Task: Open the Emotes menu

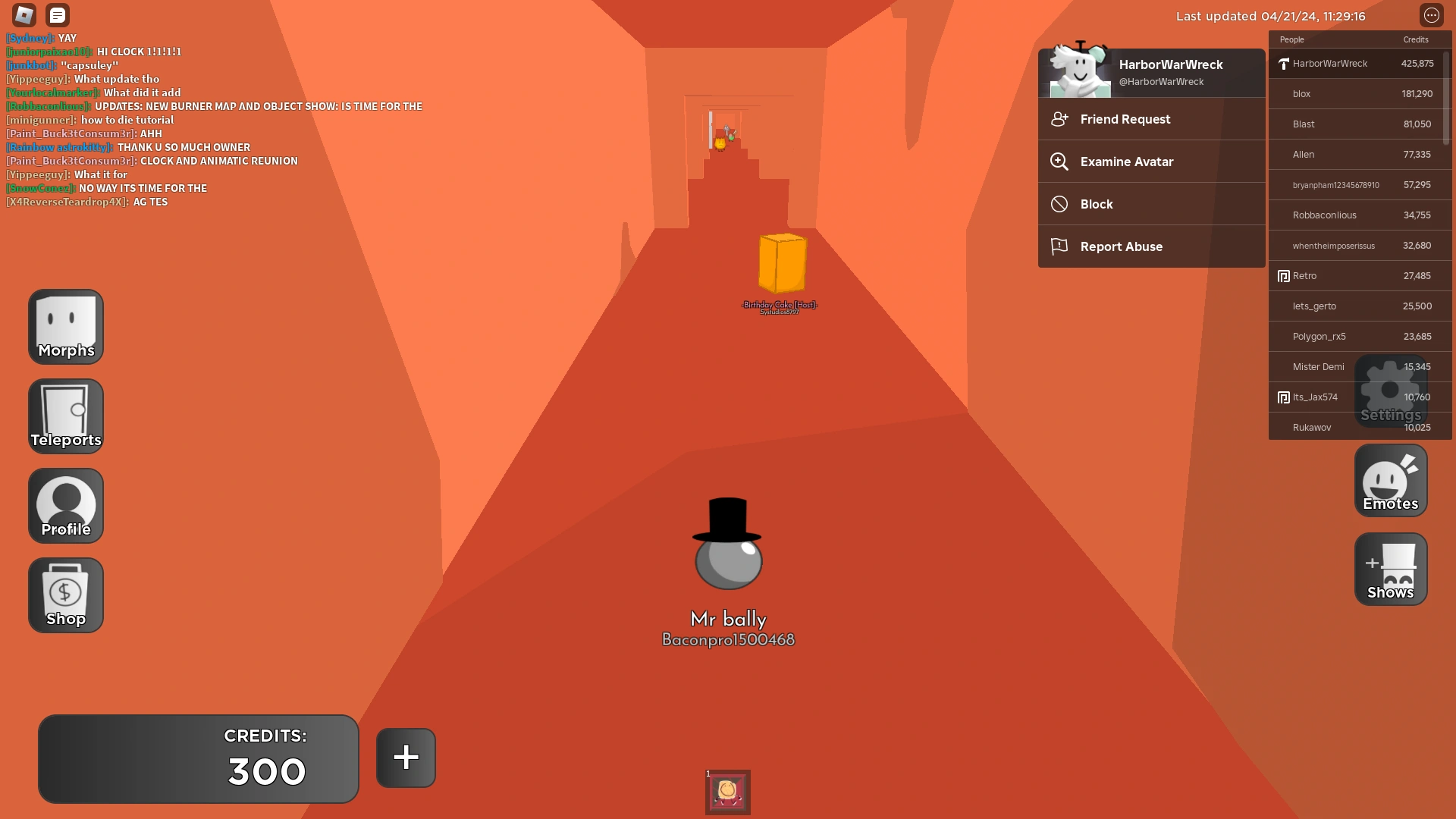Action: pos(1390,480)
